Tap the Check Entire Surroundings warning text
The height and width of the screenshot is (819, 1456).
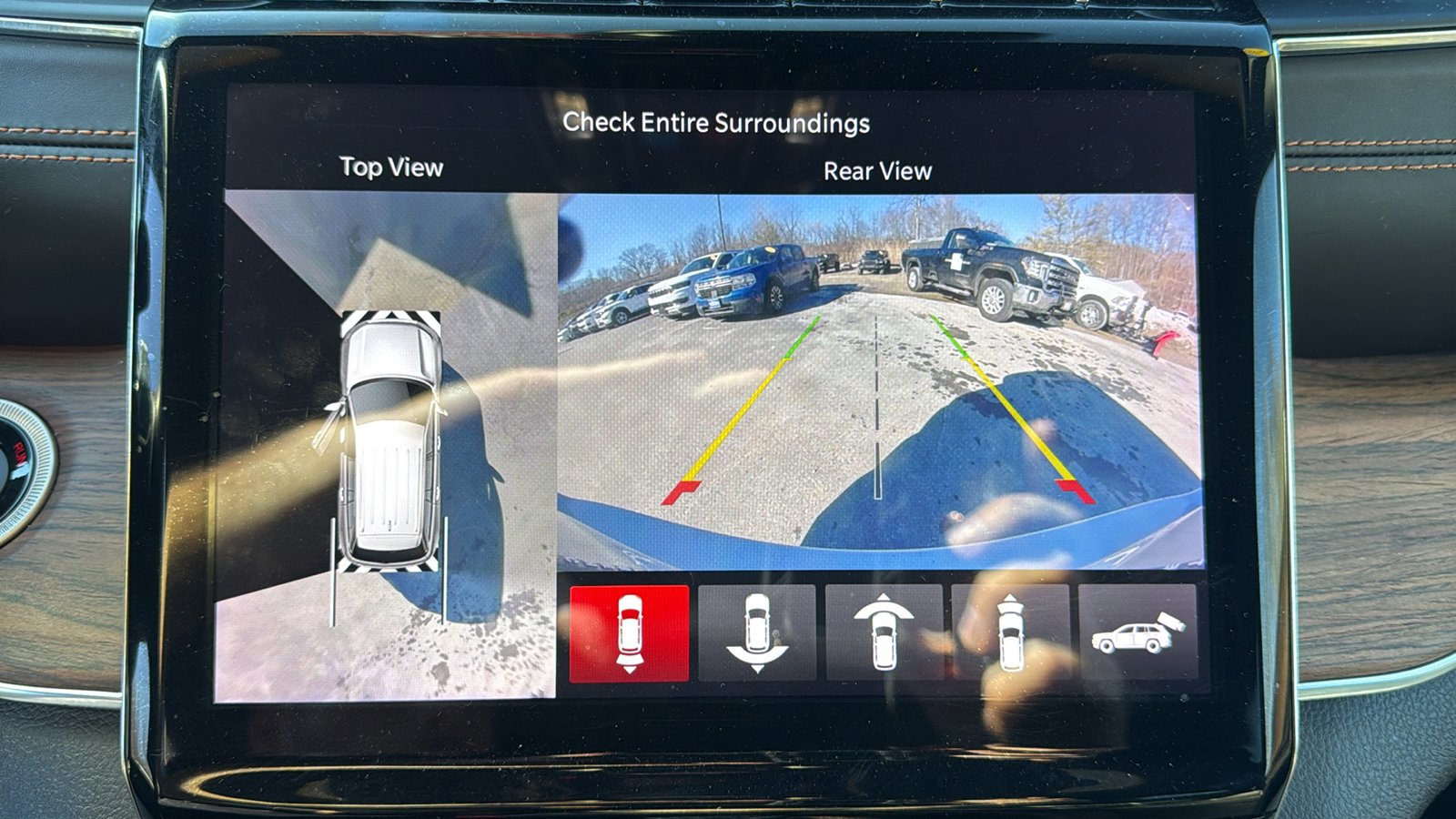pyautogui.click(x=718, y=122)
